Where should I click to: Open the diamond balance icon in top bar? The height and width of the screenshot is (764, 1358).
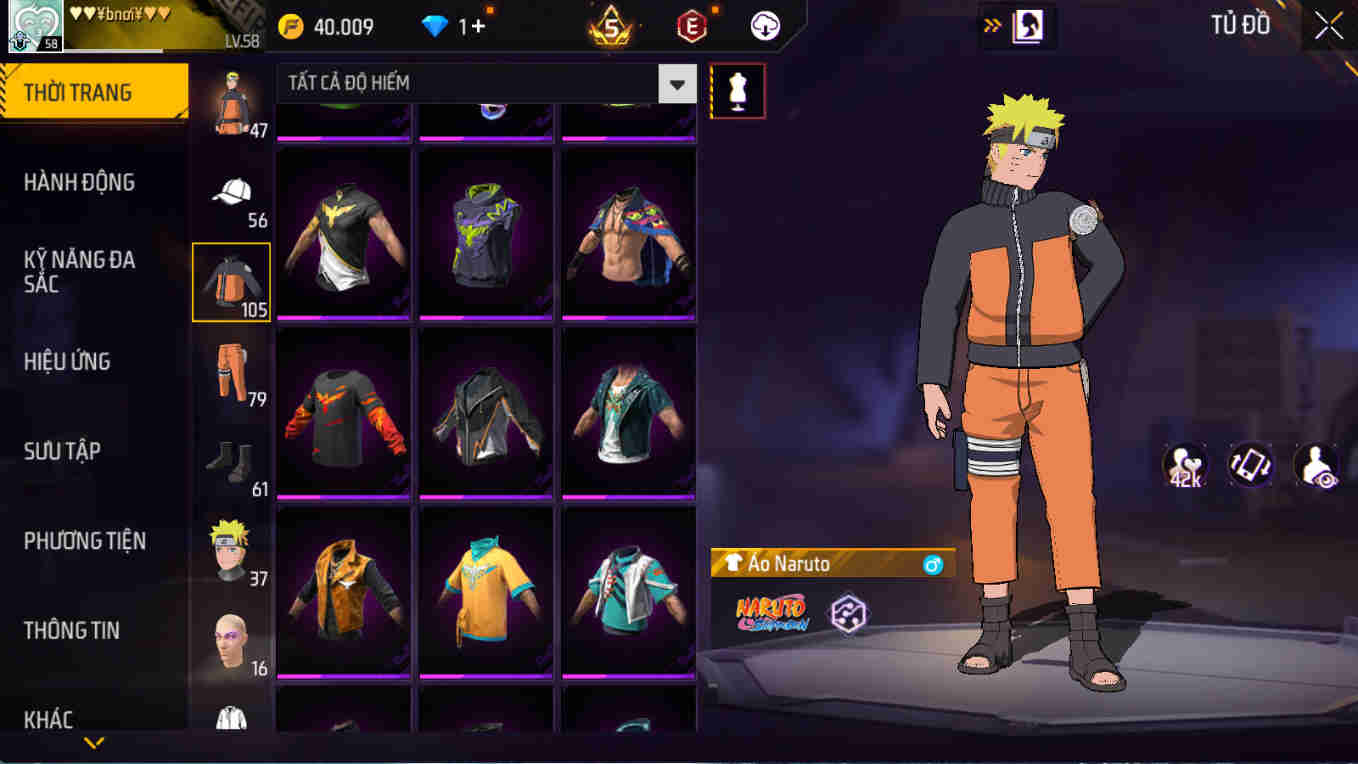pyautogui.click(x=434, y=26)
